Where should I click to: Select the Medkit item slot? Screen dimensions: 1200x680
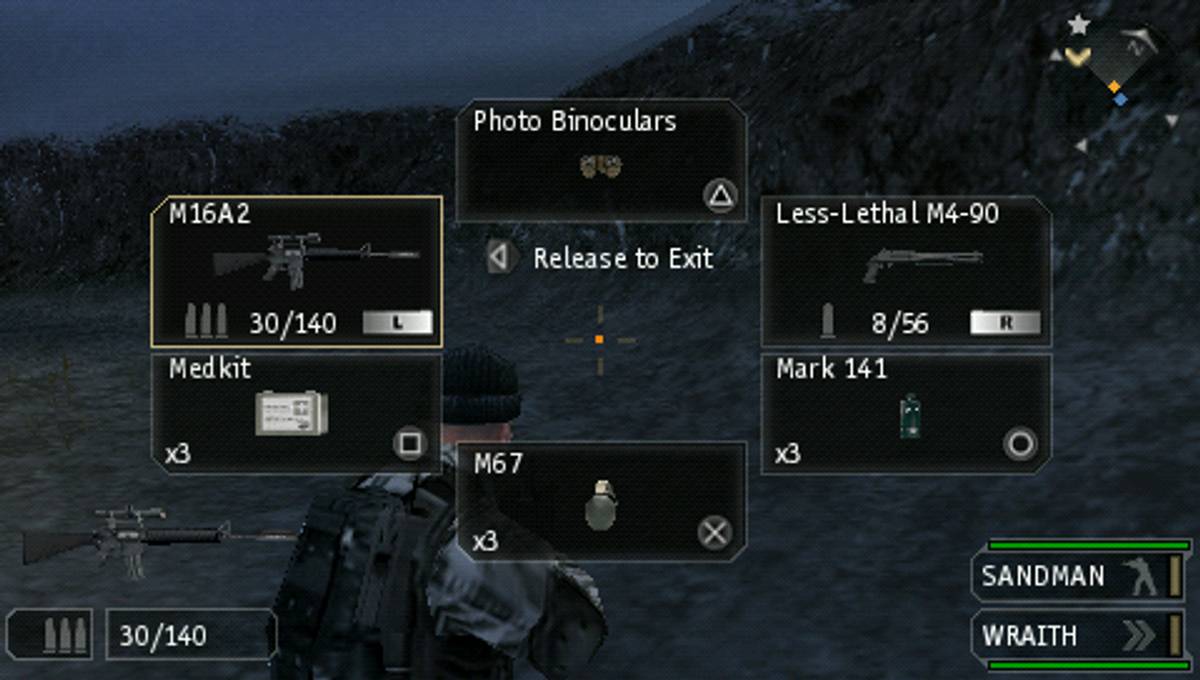(x=296, y=413)
